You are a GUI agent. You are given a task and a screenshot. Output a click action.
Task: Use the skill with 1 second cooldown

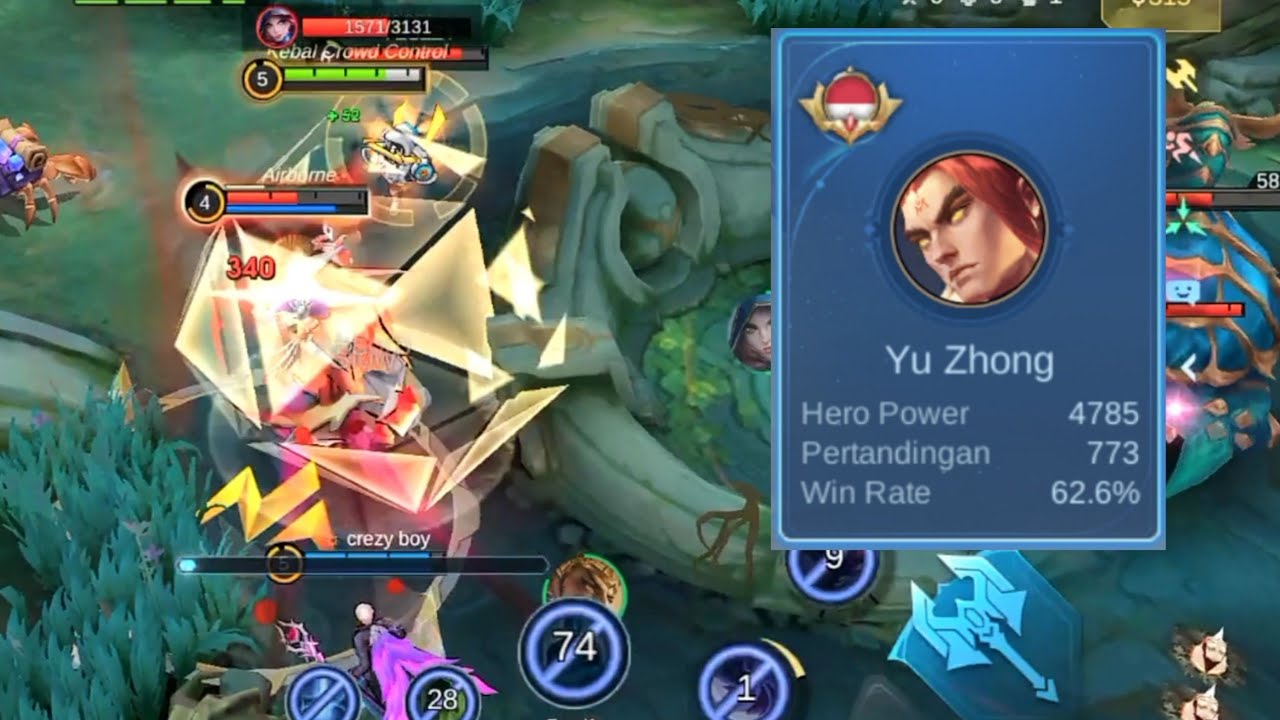point(744,686)
